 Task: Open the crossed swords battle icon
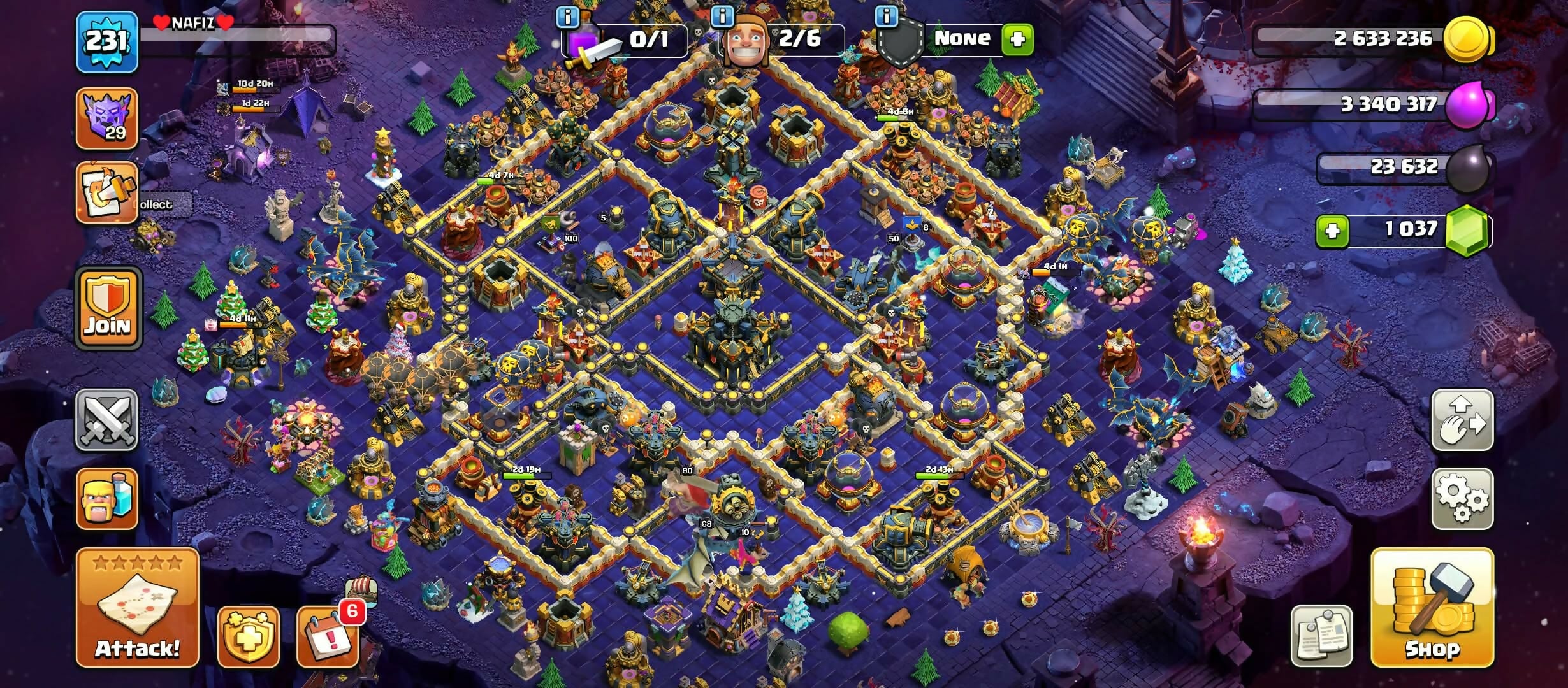coord(107,420)
